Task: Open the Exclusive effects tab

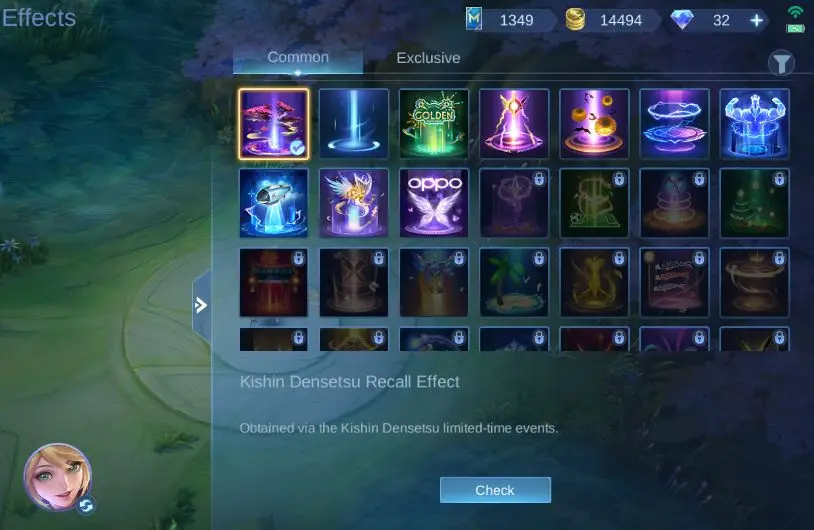Action: click(x=428, y=58)
